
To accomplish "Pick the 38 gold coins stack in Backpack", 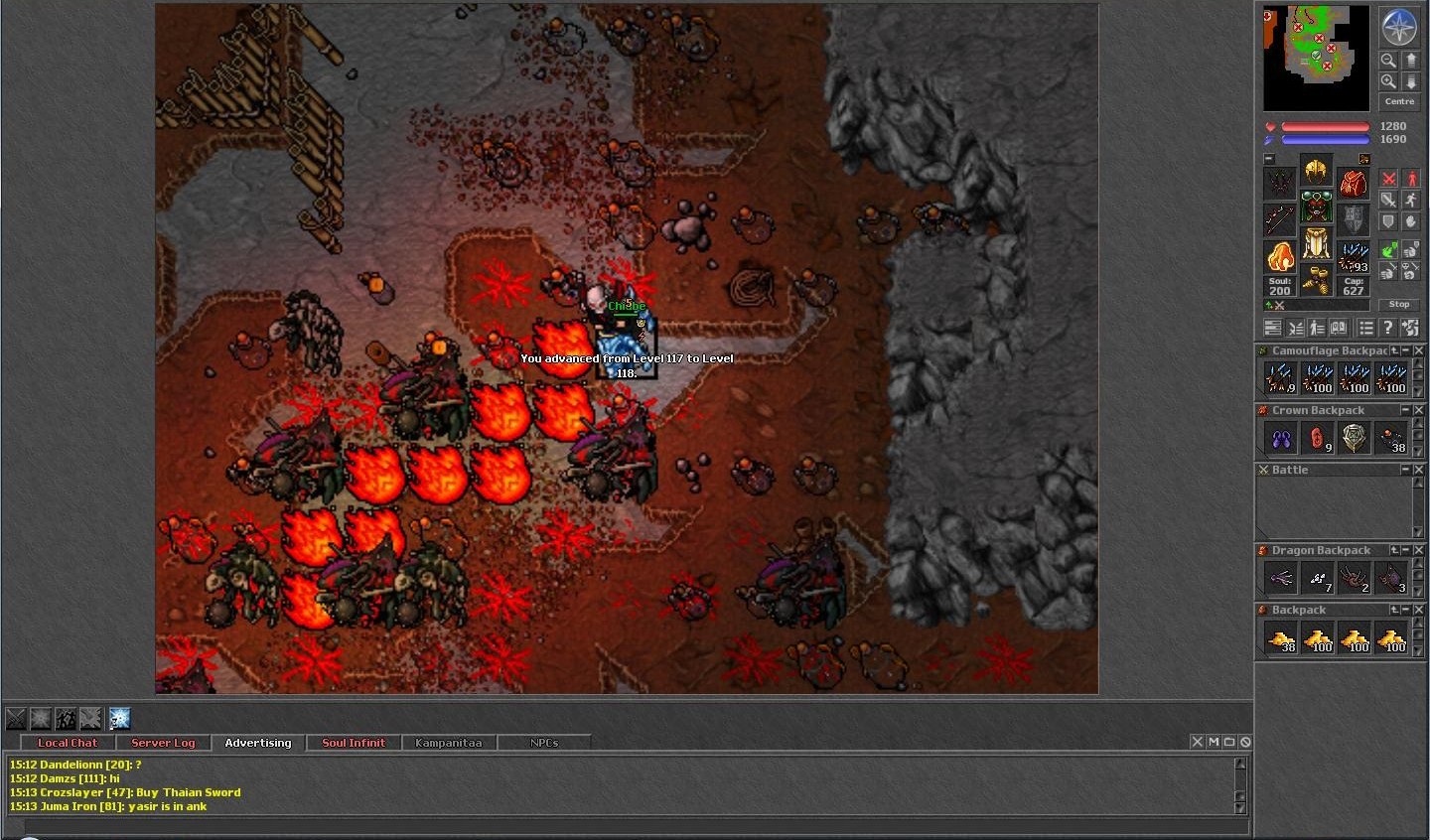I will [1280, 637].
